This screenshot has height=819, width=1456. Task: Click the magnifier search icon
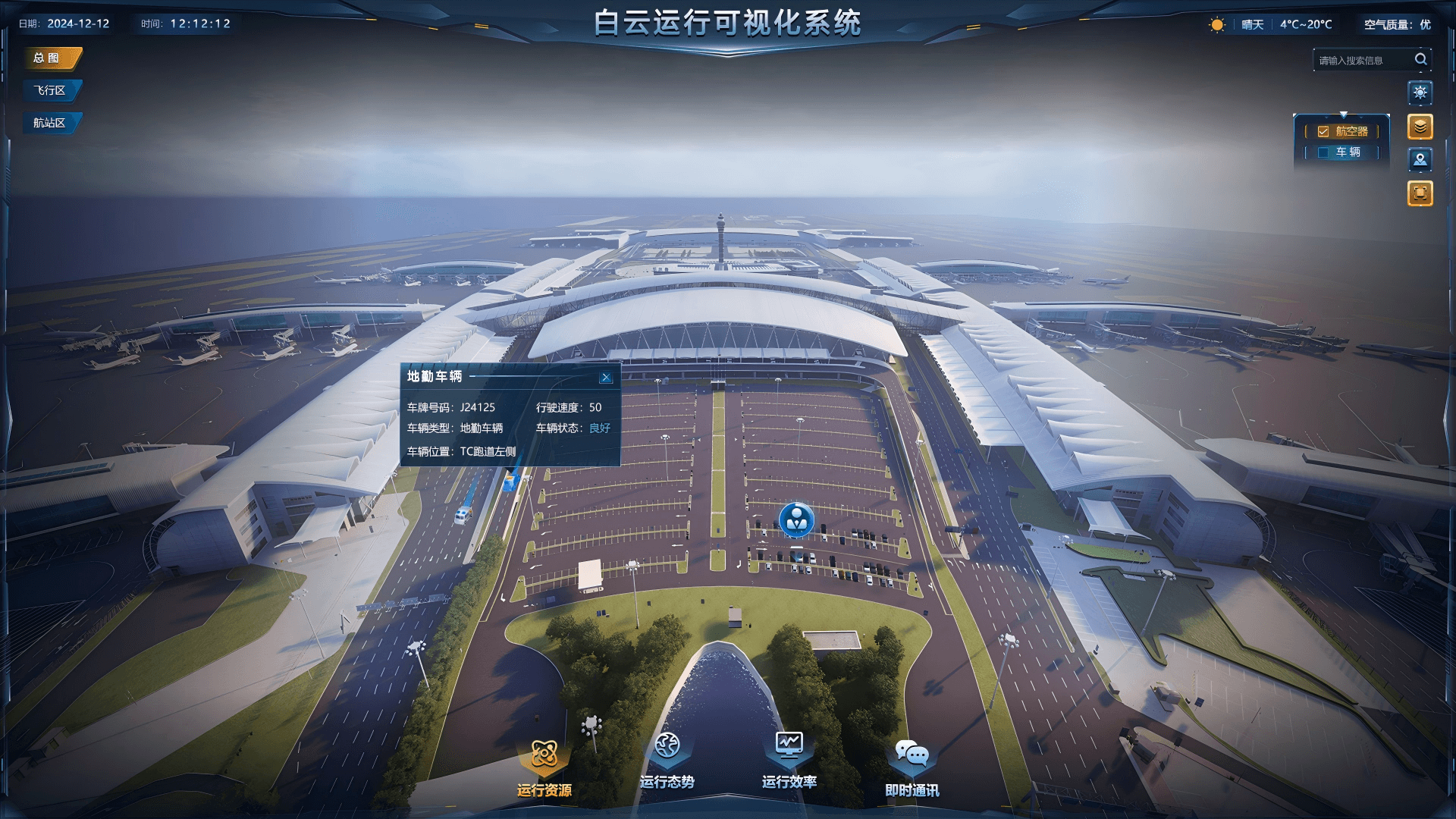click(1420, 59)
